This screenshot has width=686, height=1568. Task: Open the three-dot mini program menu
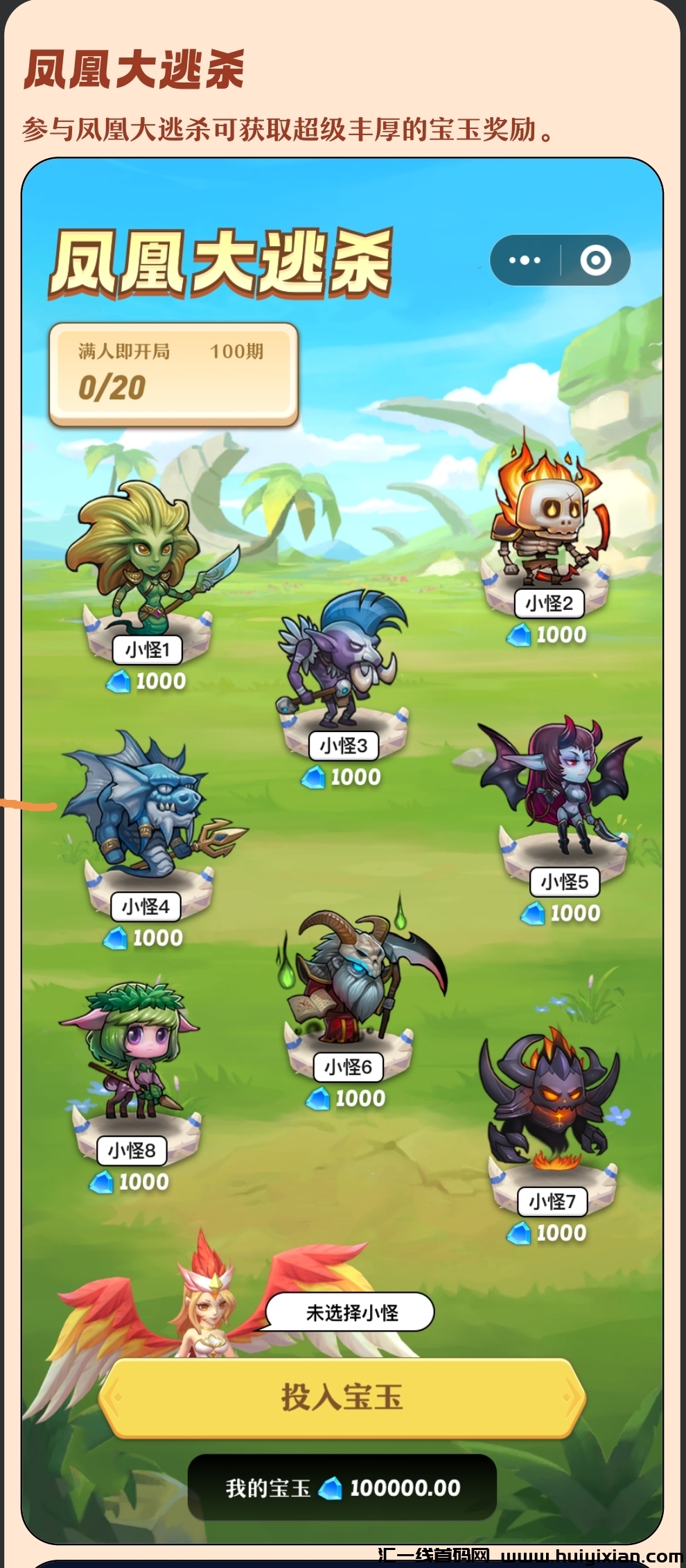[x=525, y=261]
